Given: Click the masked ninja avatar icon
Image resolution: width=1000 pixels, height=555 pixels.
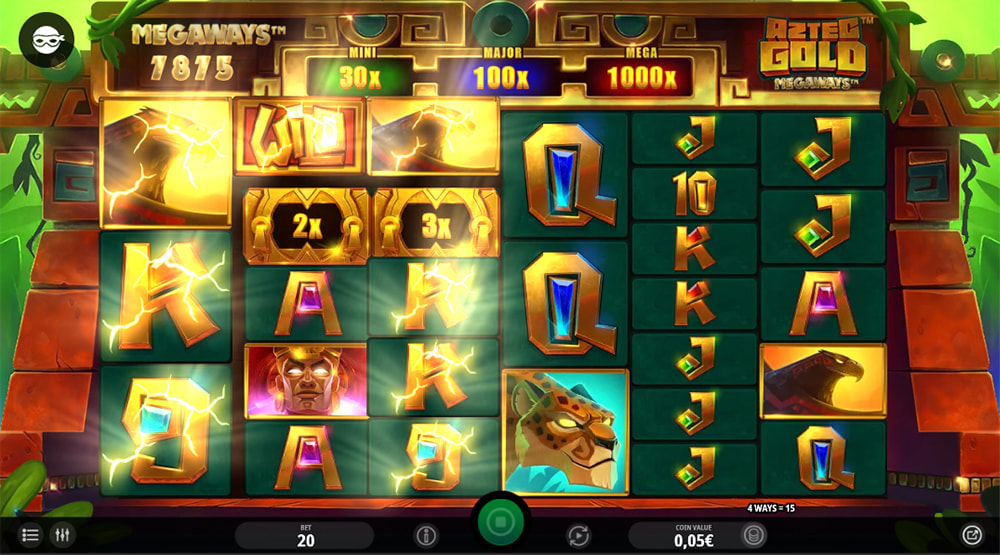Looking at the screenshot, I should [46, 40].
